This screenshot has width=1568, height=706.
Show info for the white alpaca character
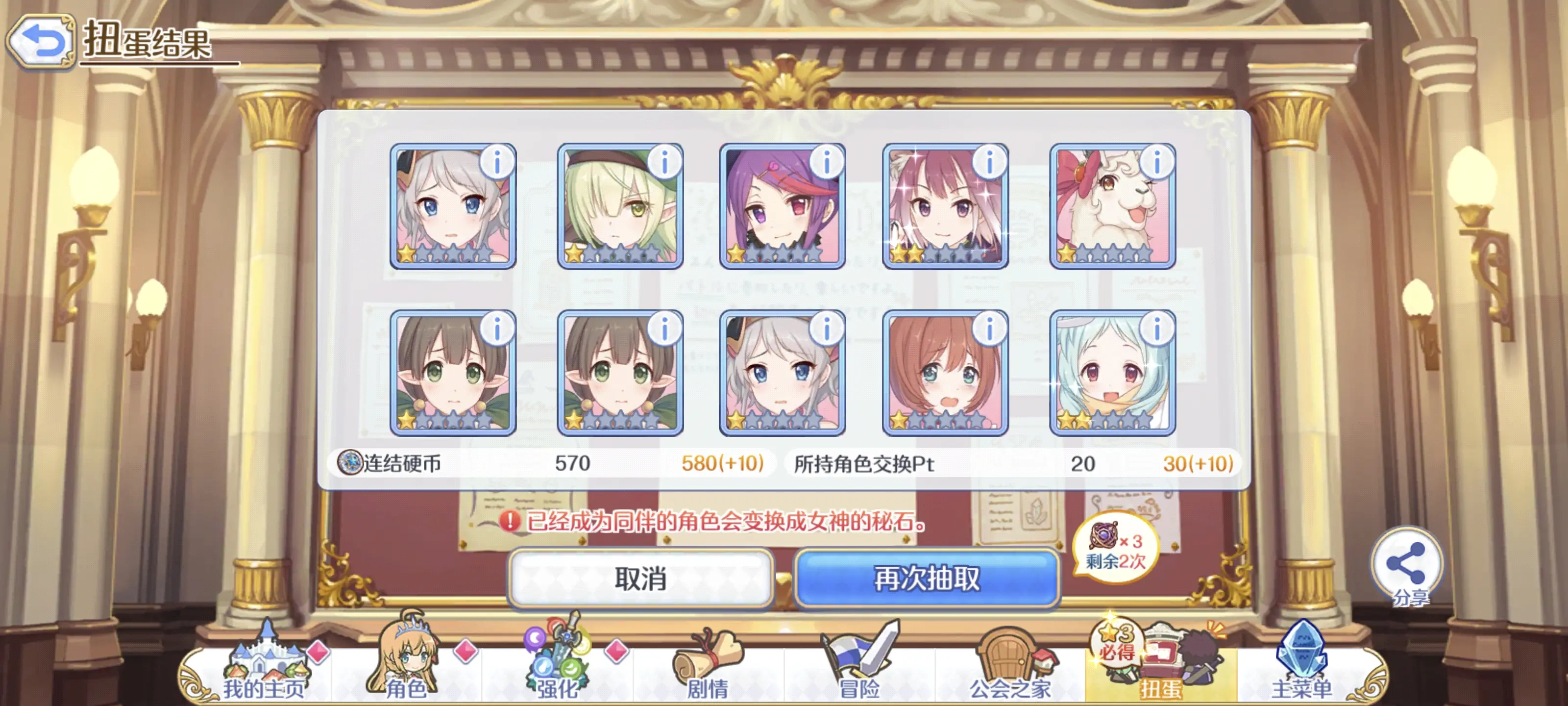[1156, 163]
